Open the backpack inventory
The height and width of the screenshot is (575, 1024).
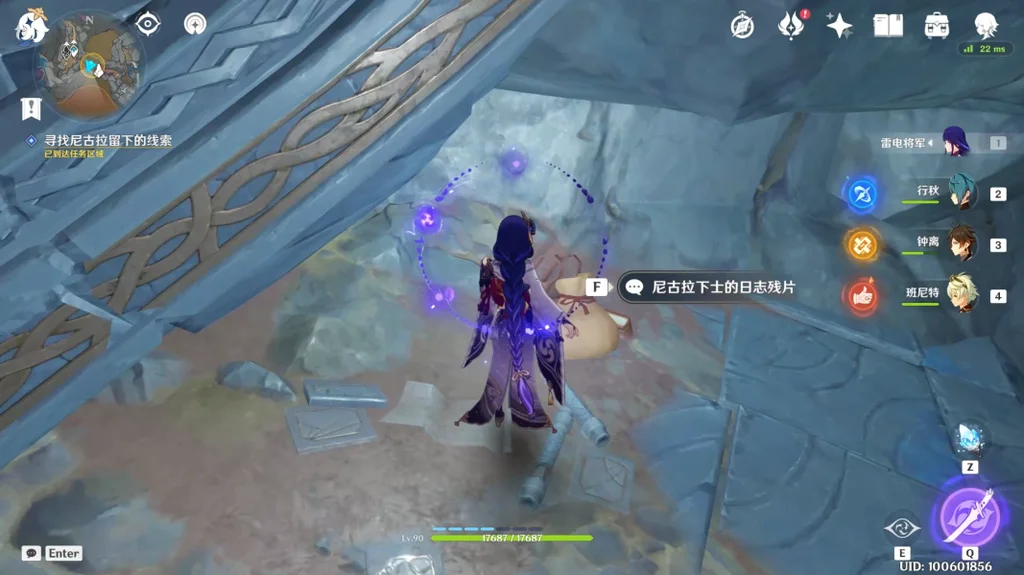[937, 26]
